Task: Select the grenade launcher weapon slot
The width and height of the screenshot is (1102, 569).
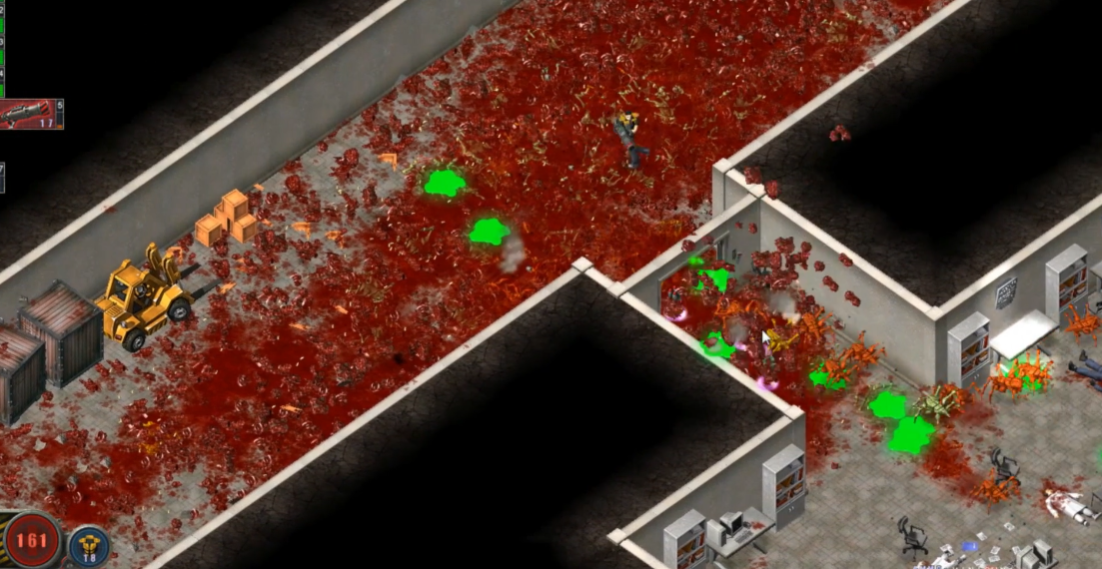Action: (31, 114)
